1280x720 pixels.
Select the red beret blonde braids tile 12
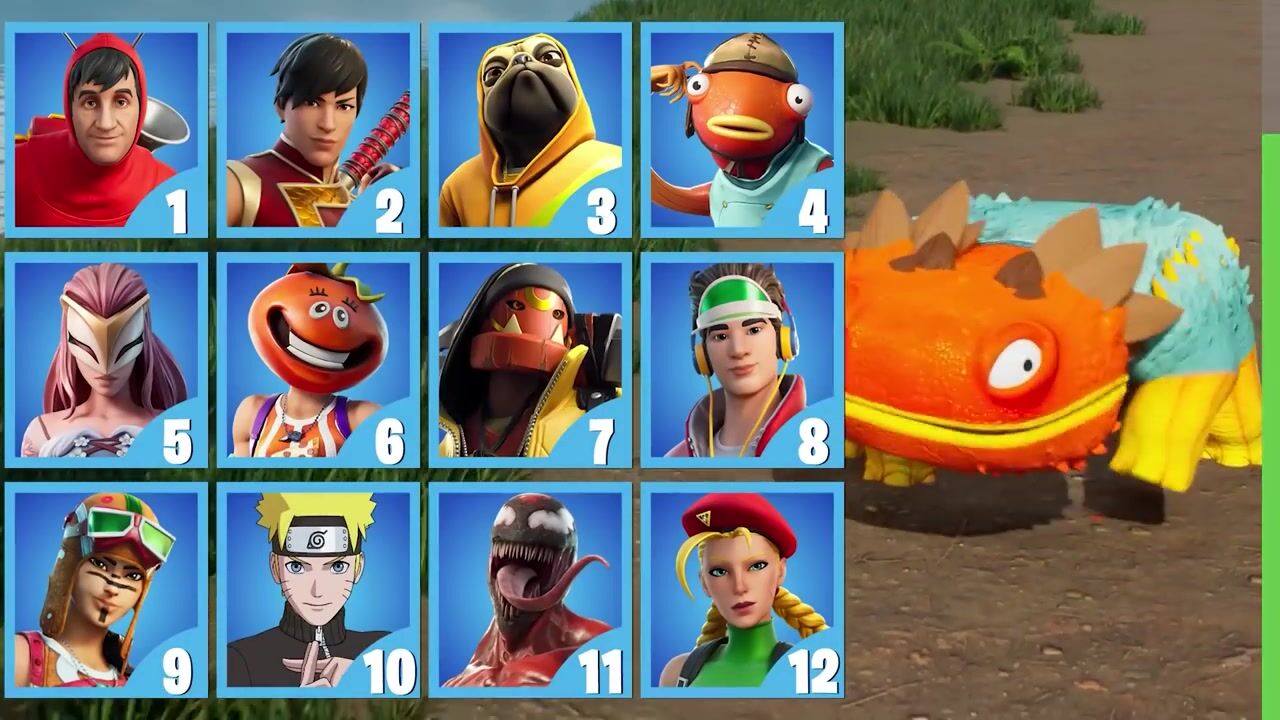pos(742,590)
